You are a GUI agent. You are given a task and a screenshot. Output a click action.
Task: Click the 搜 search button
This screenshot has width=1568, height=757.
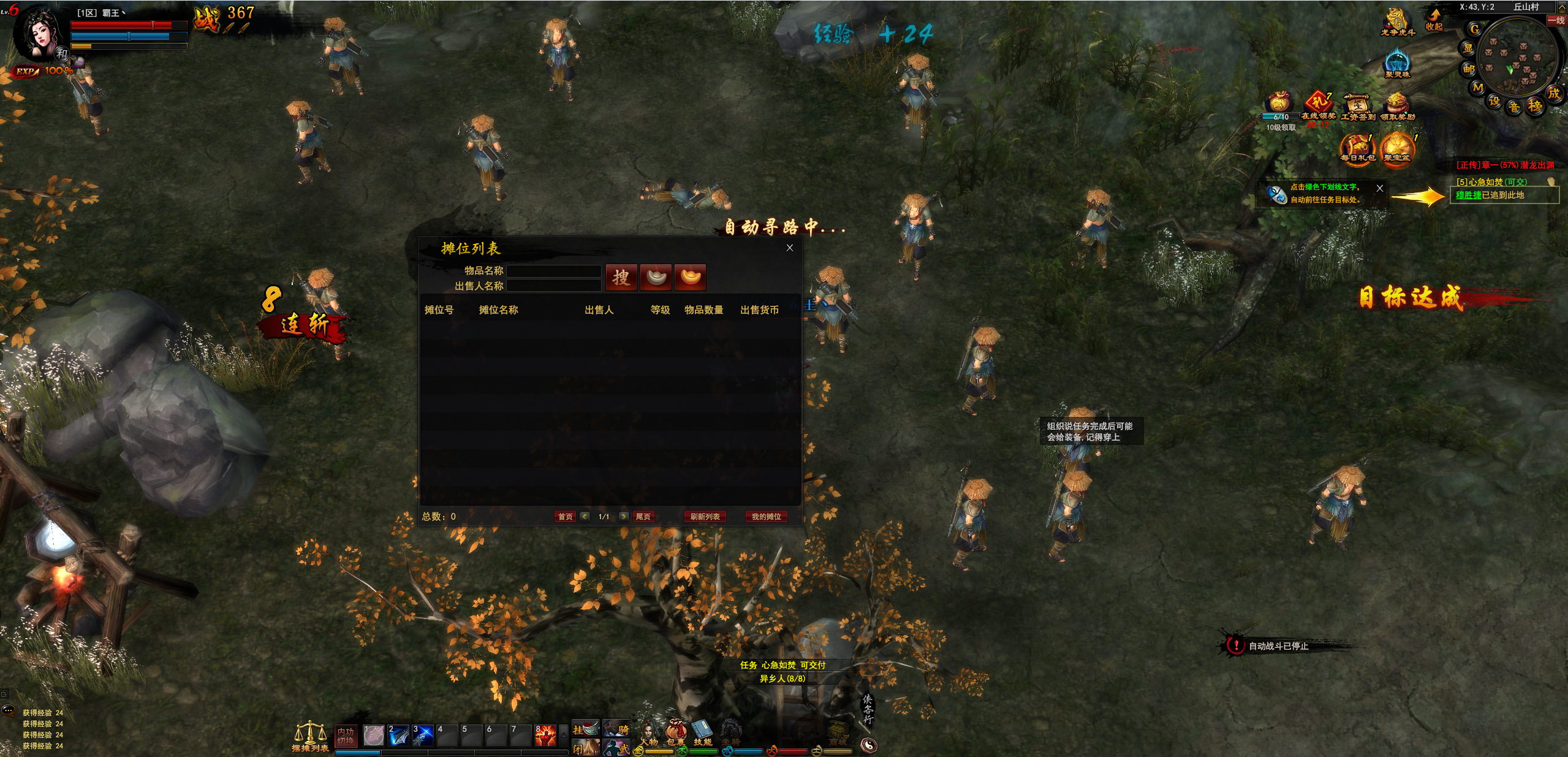[x=621, y=278]
